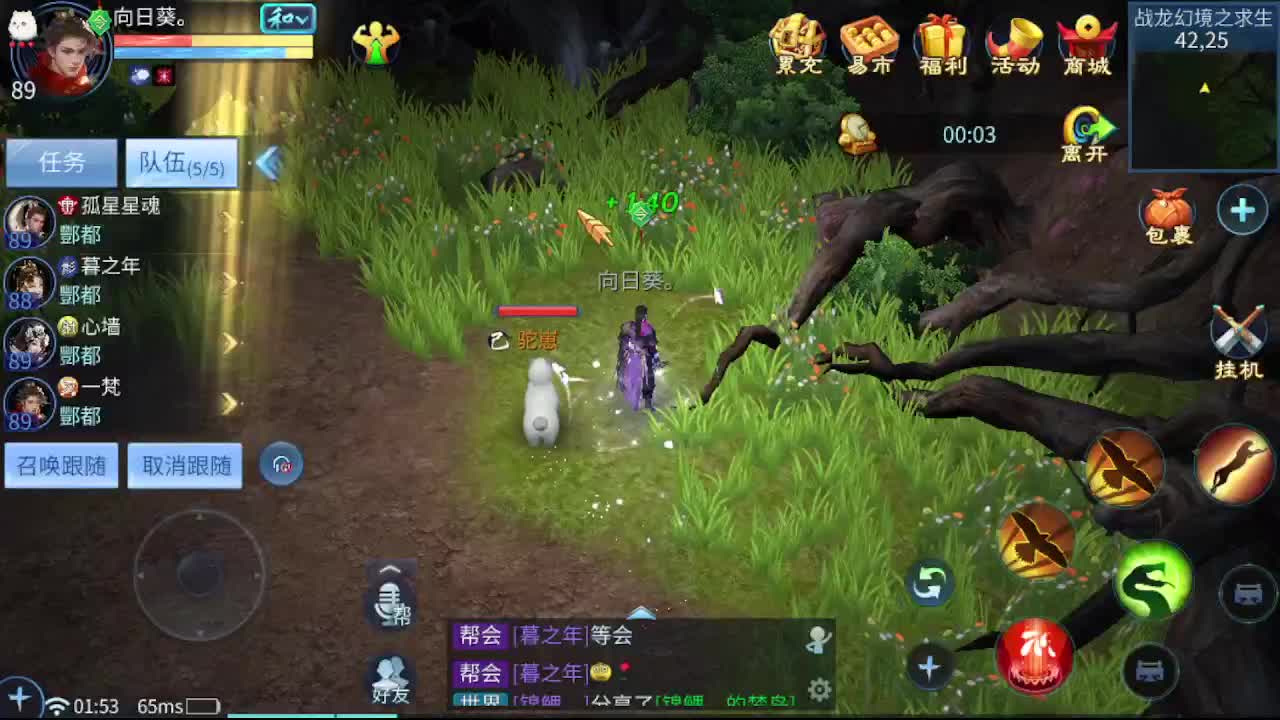Cast the red flame skill
The width and height of the screenshot is (1280, 720).
1038,656
